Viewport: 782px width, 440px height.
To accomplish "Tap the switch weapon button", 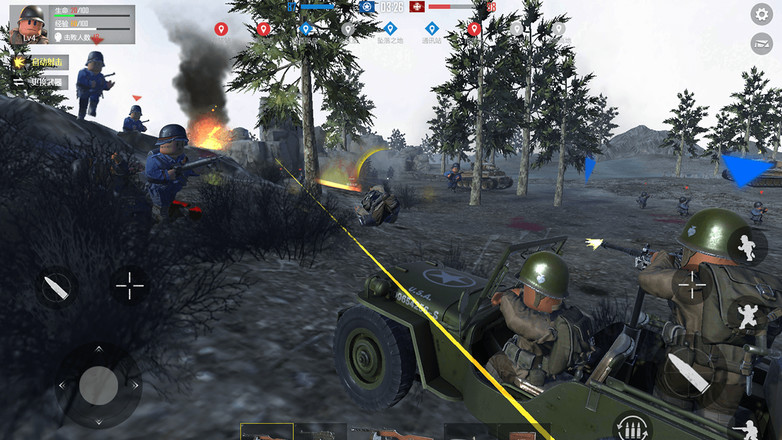I will click(40, 82).
